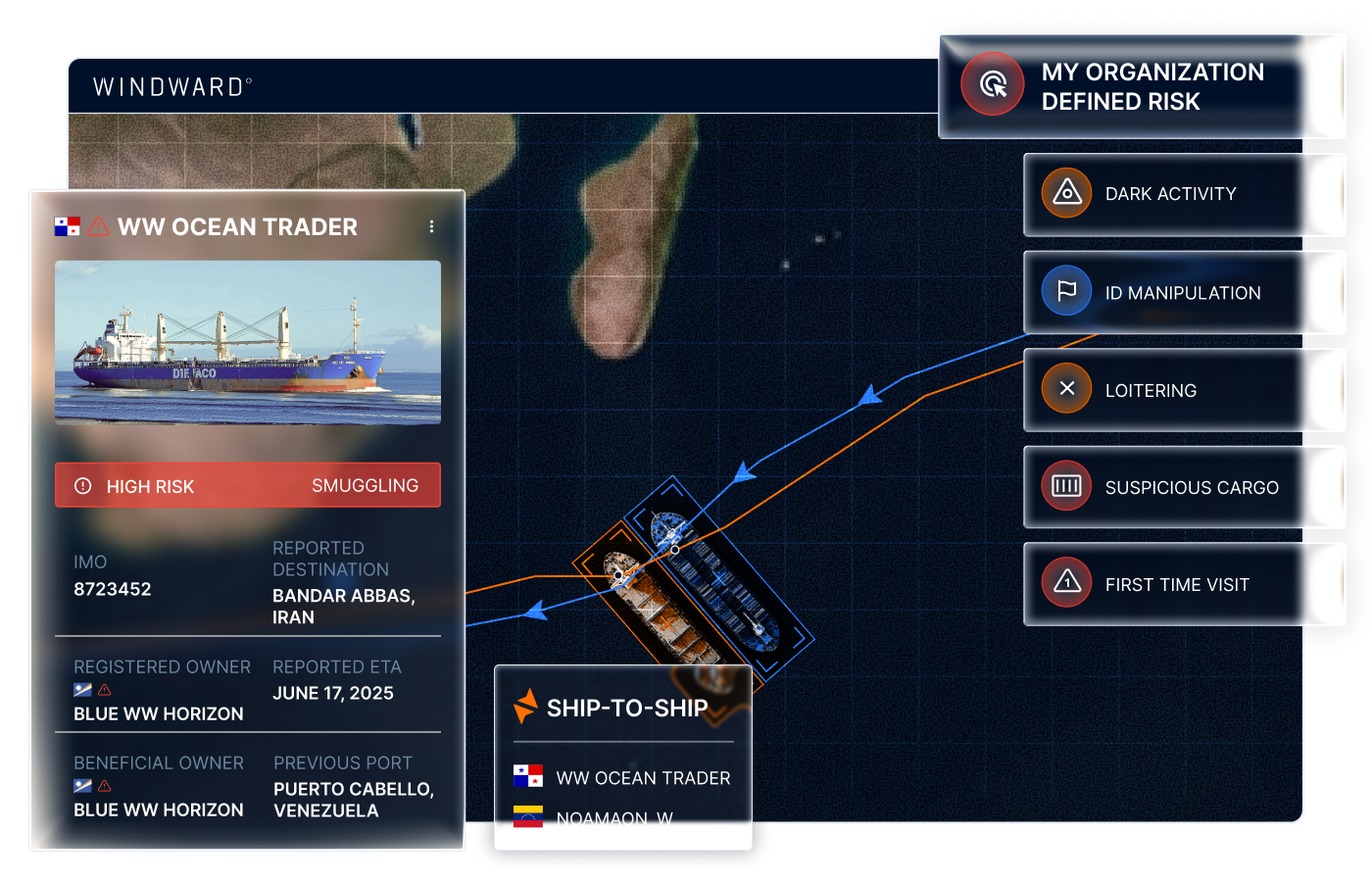Click the Loitering risk icon
This screenshot has height=882, width=1372.
(1065, 389)
